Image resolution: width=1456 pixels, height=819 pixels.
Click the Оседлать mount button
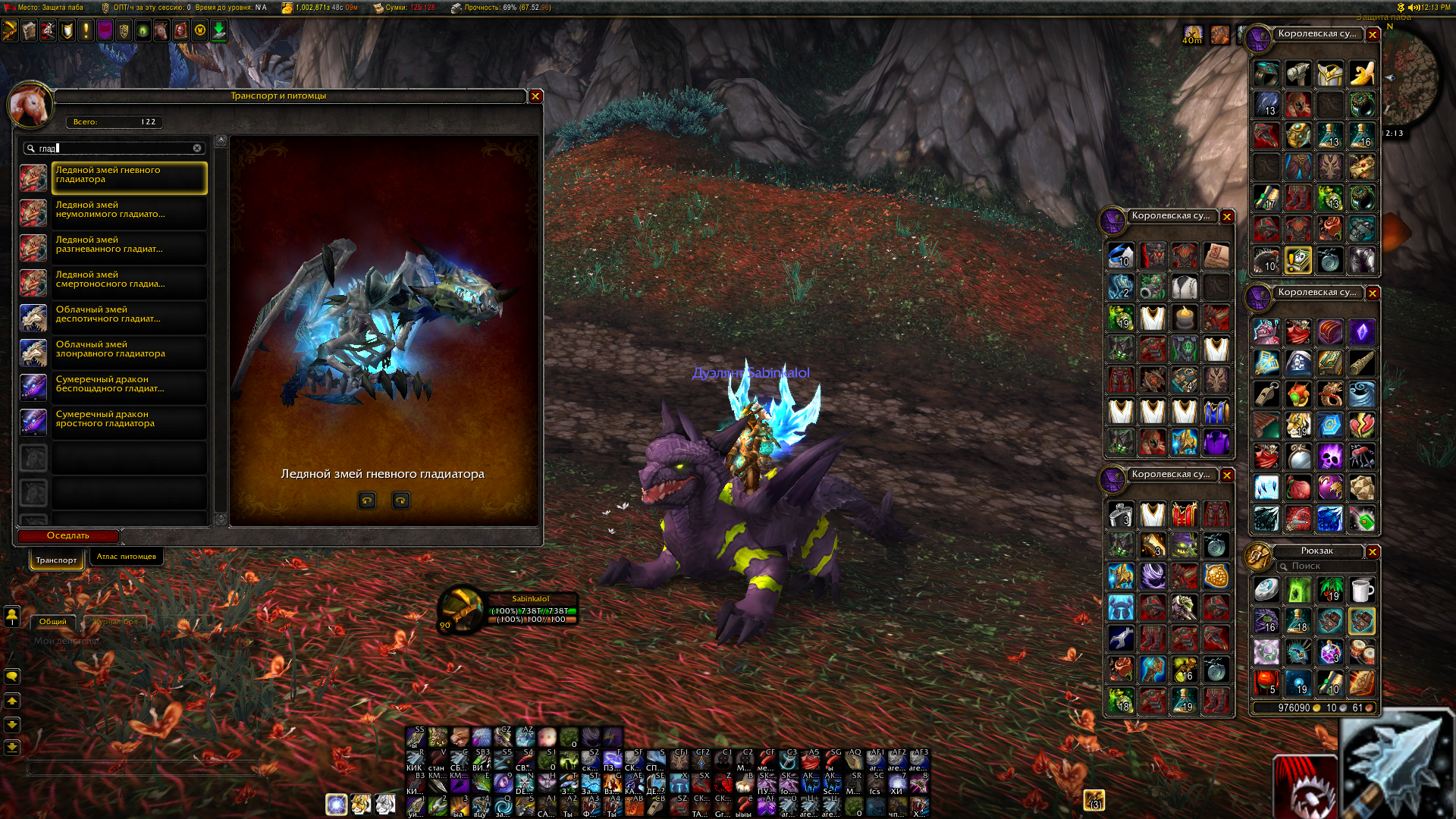(68, 536)
